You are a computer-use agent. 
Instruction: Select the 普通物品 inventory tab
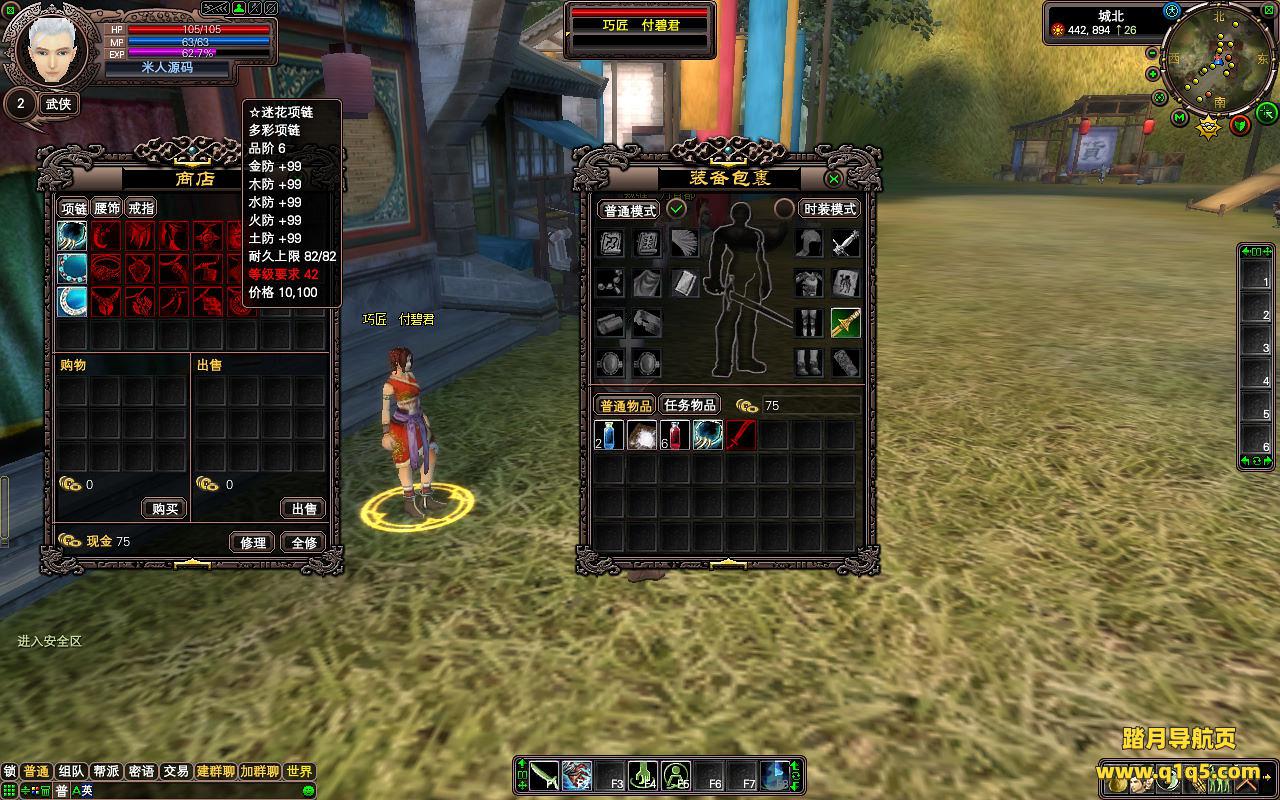[625, 405]
